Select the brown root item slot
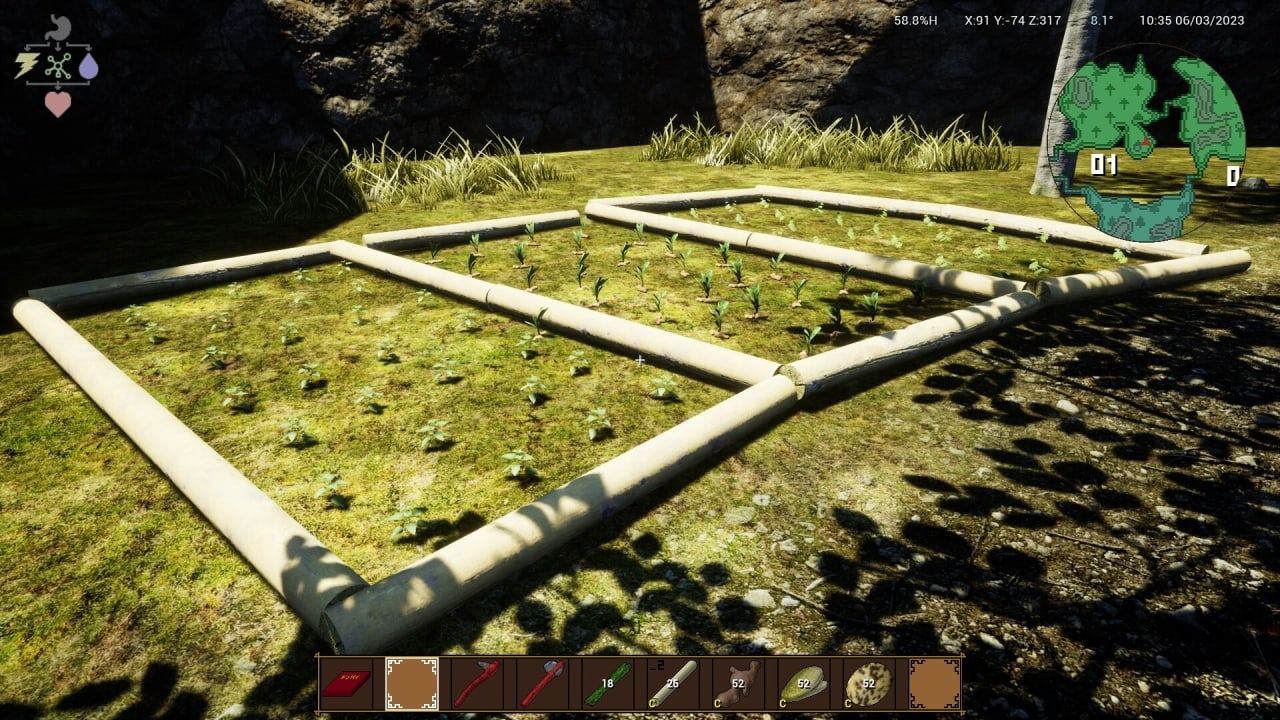The image size is (1280, 720). click(738, 684)
